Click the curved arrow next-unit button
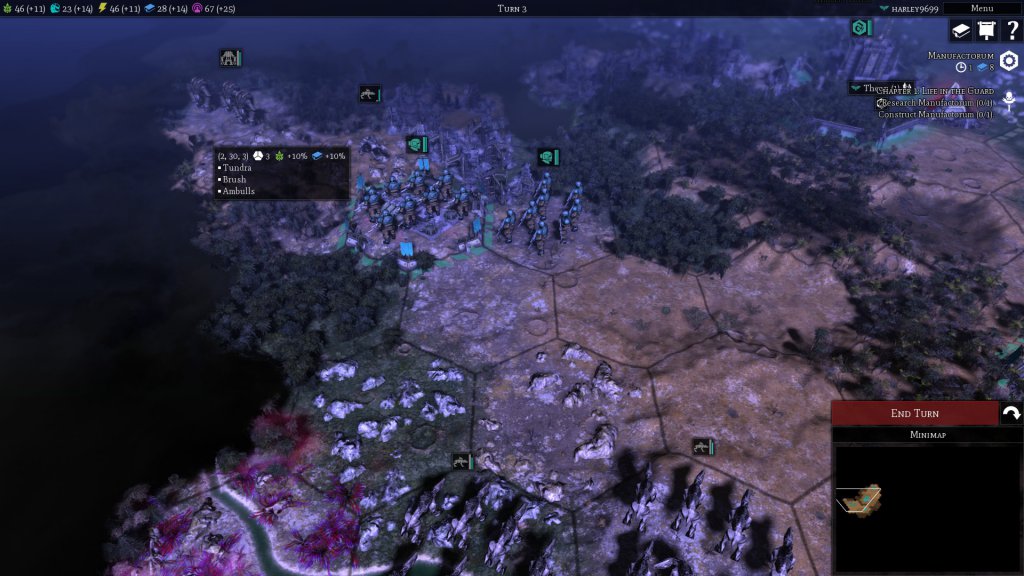The height and width of the screenshot is (576, 1024). pos(1011,413)
